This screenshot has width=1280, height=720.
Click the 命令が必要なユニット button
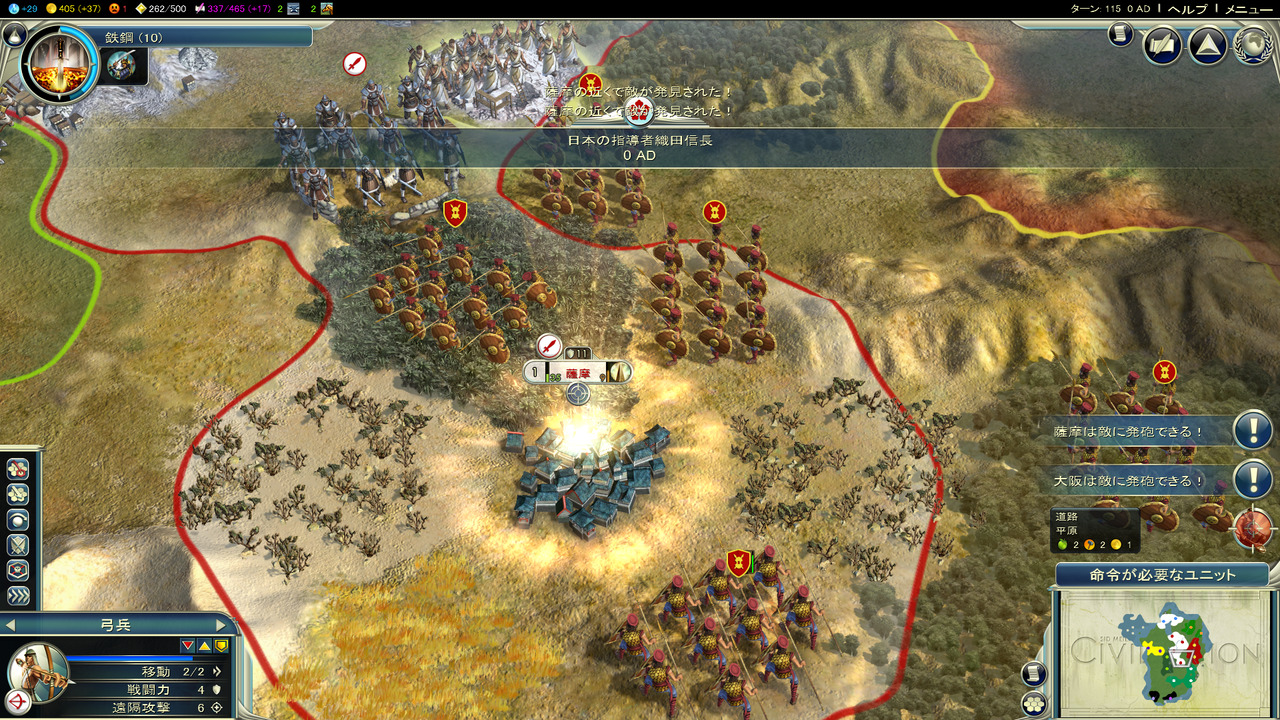point(1161,575)
